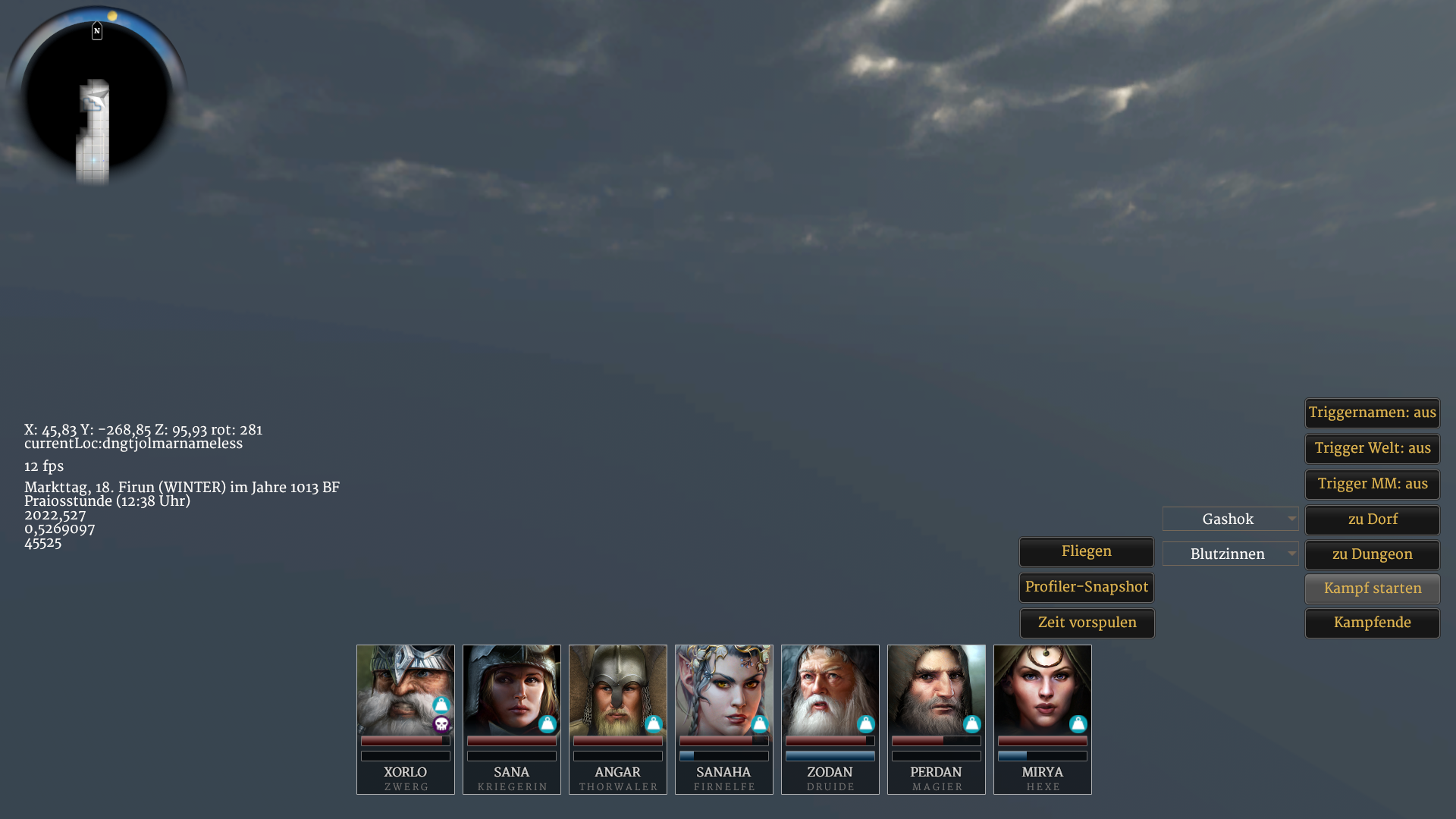Take a Profiler-Snapshot

tap(1086, 588)
